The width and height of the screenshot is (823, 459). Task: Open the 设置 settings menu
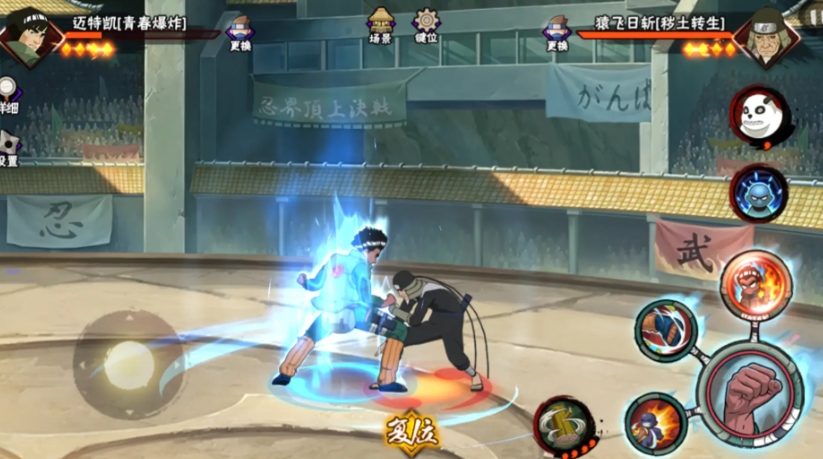[x=9, y=148]
